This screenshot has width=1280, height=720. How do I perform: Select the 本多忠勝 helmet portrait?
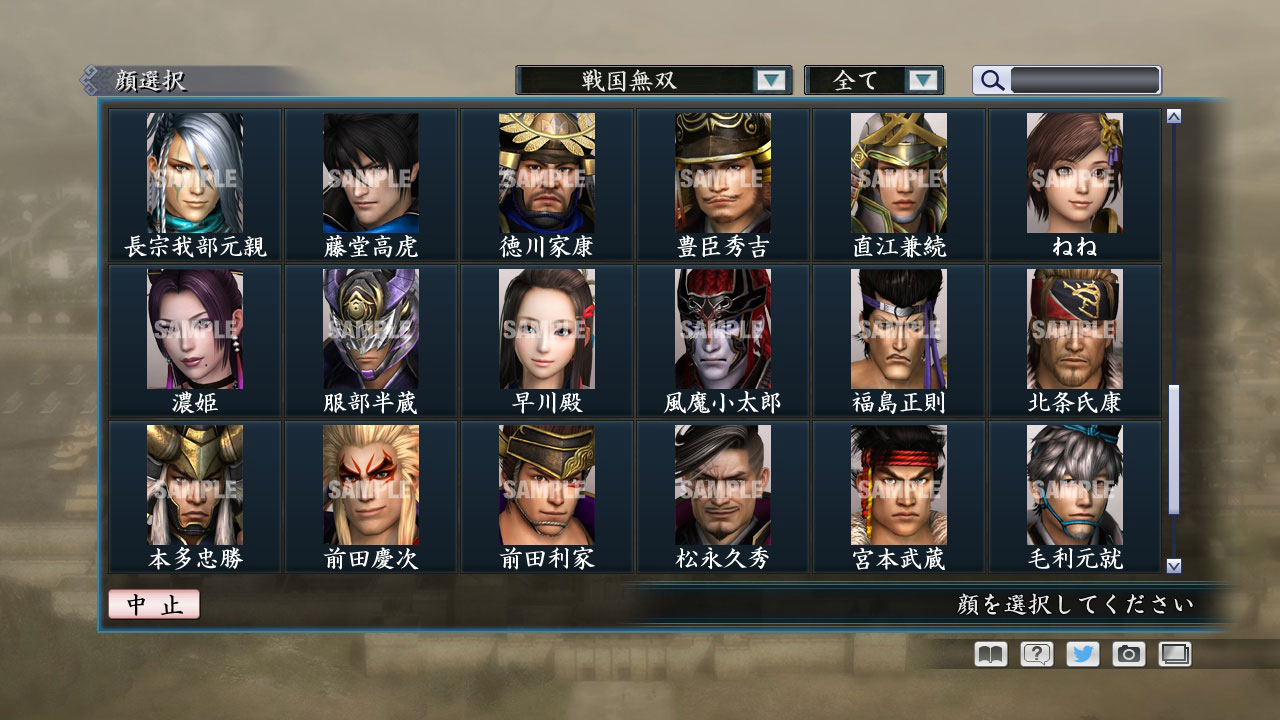coord(195,485)
